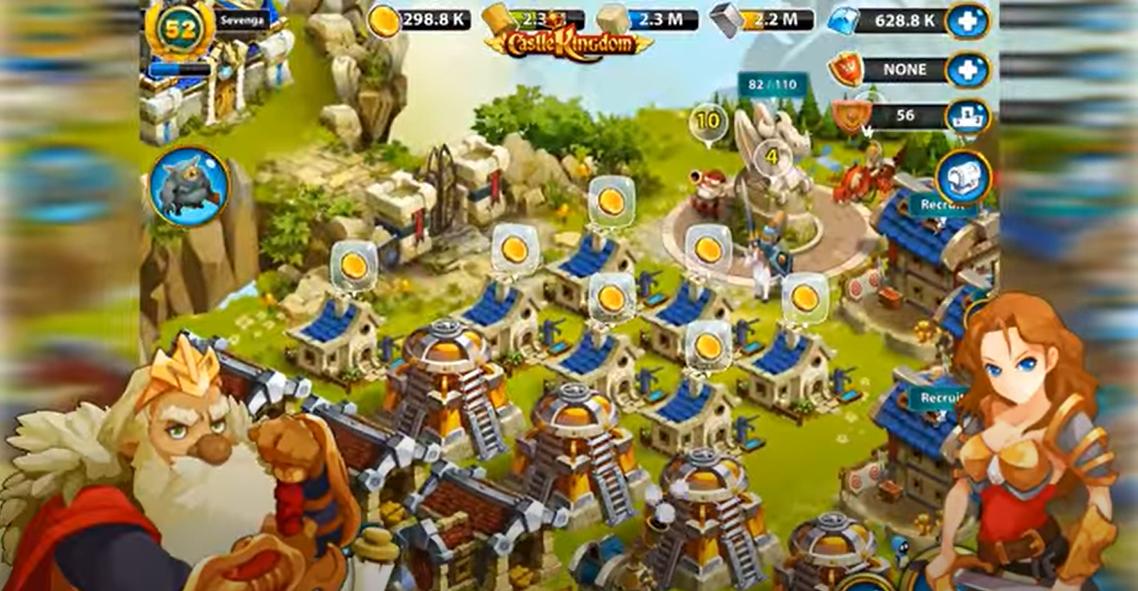Image resolution: width=1138 pixels, height=591 pixels.
Task: Tap the plus button beside NONE shield
Action: [x=966, y=70]
